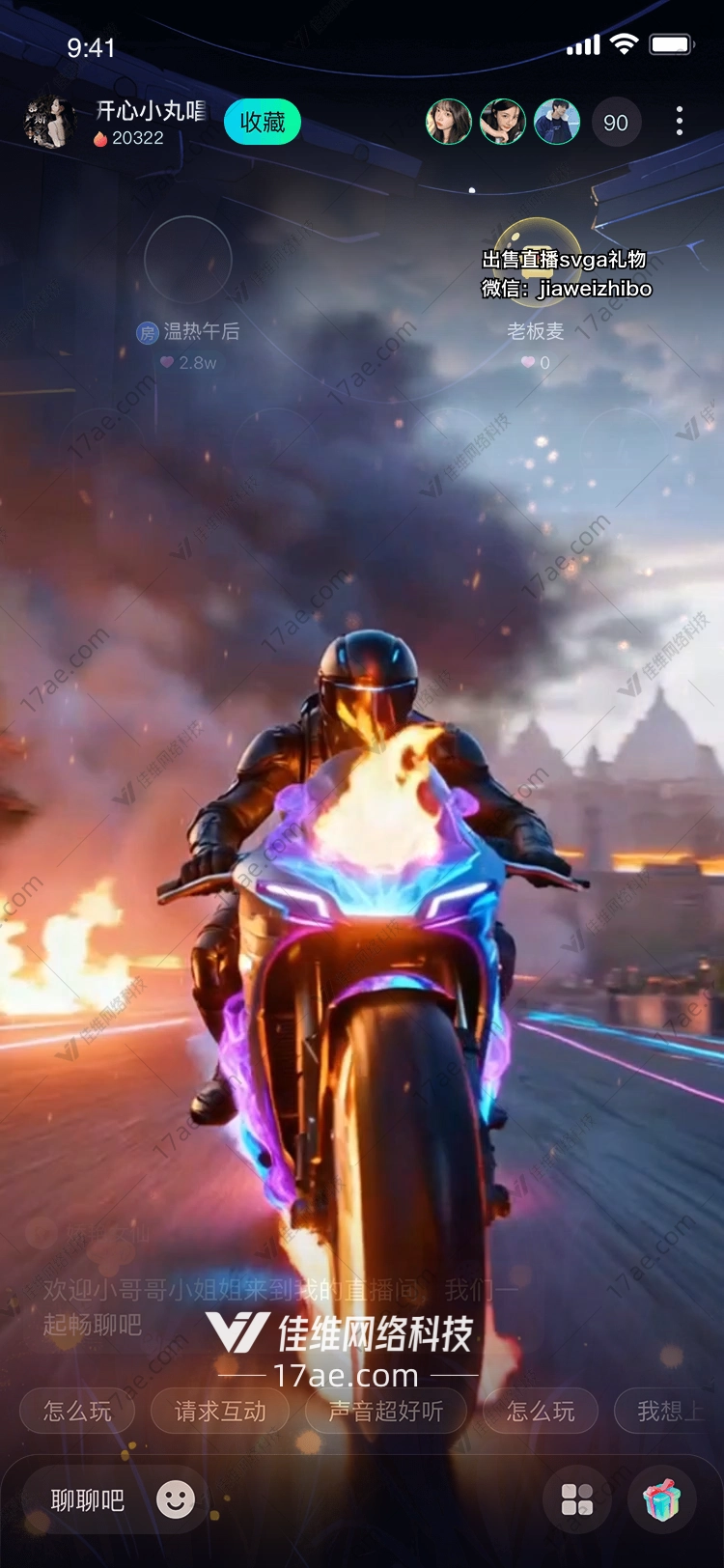Send the 请求互动 quick reply
The height and width of the screenshot is (1568, 724).
click(x=220, y=1412)
